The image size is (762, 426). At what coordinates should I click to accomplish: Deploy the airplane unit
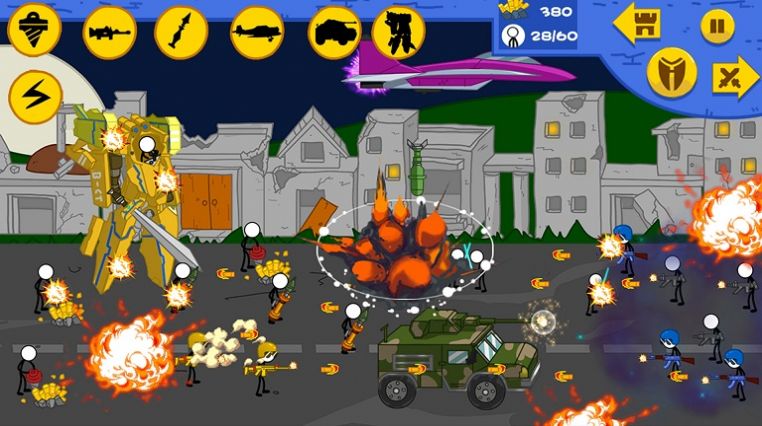pos(256,31)
